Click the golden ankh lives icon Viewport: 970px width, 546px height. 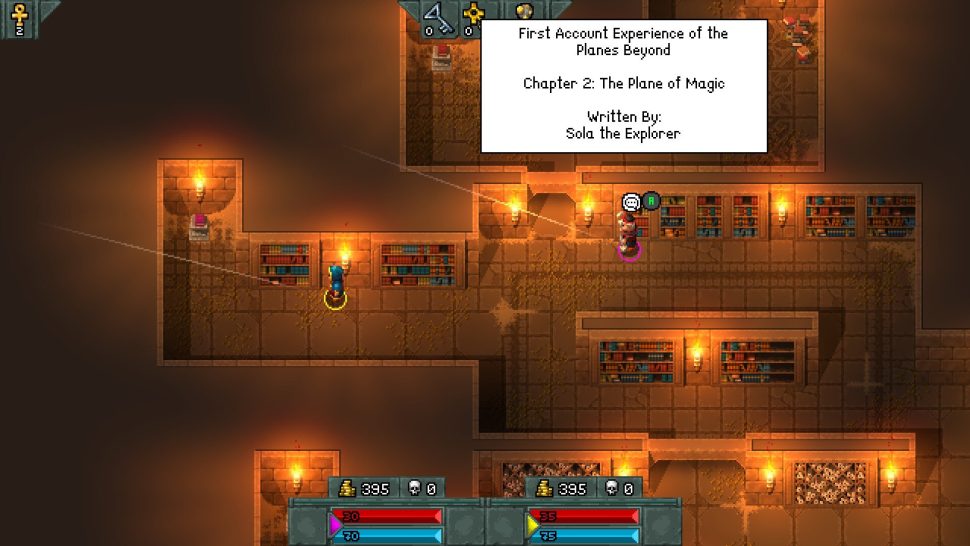tap(18, 14)
